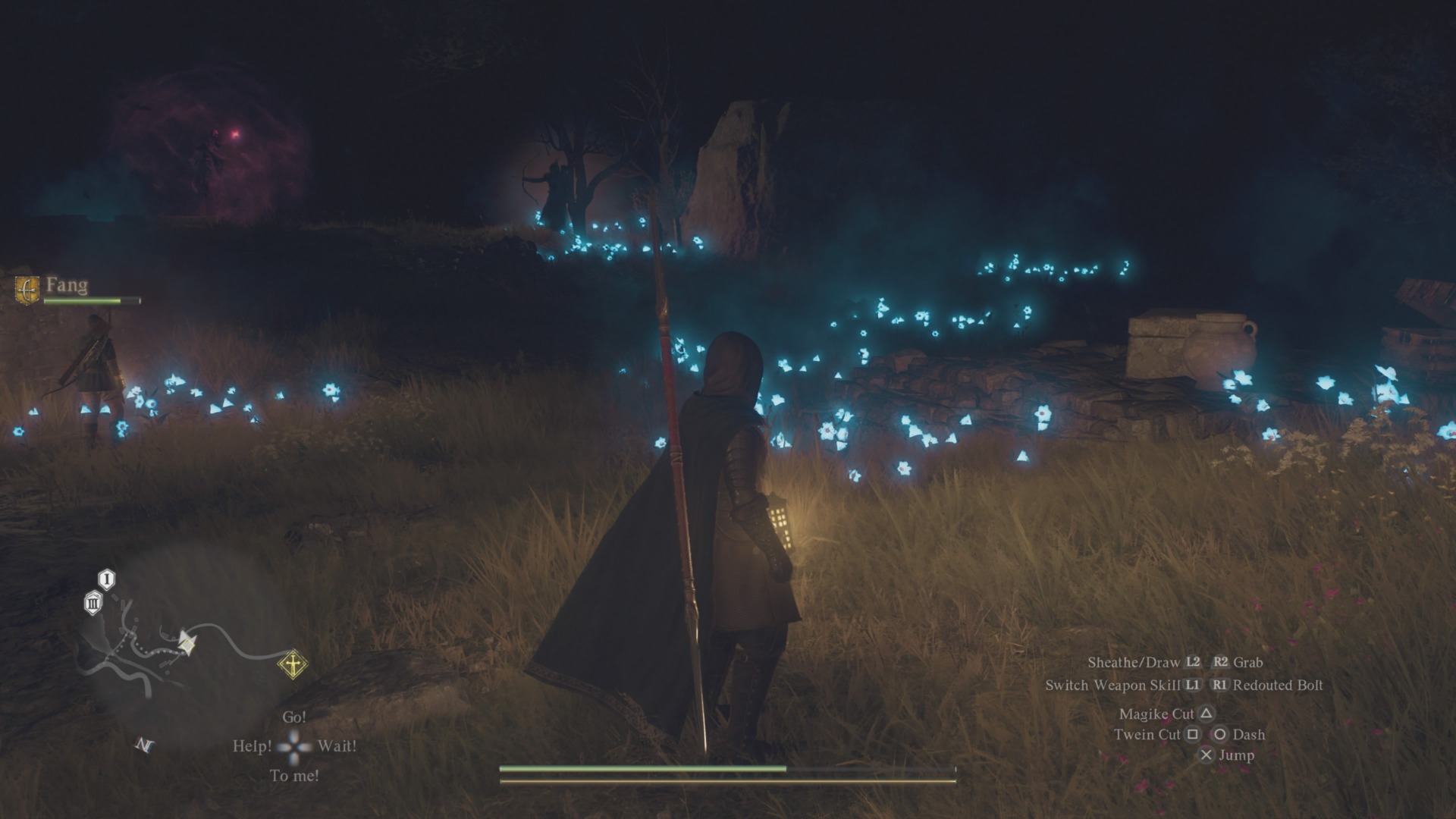Enable the R2 Grab action prompt
The width and height of the screenshot is (1456, 819).
click(1219, 663)
